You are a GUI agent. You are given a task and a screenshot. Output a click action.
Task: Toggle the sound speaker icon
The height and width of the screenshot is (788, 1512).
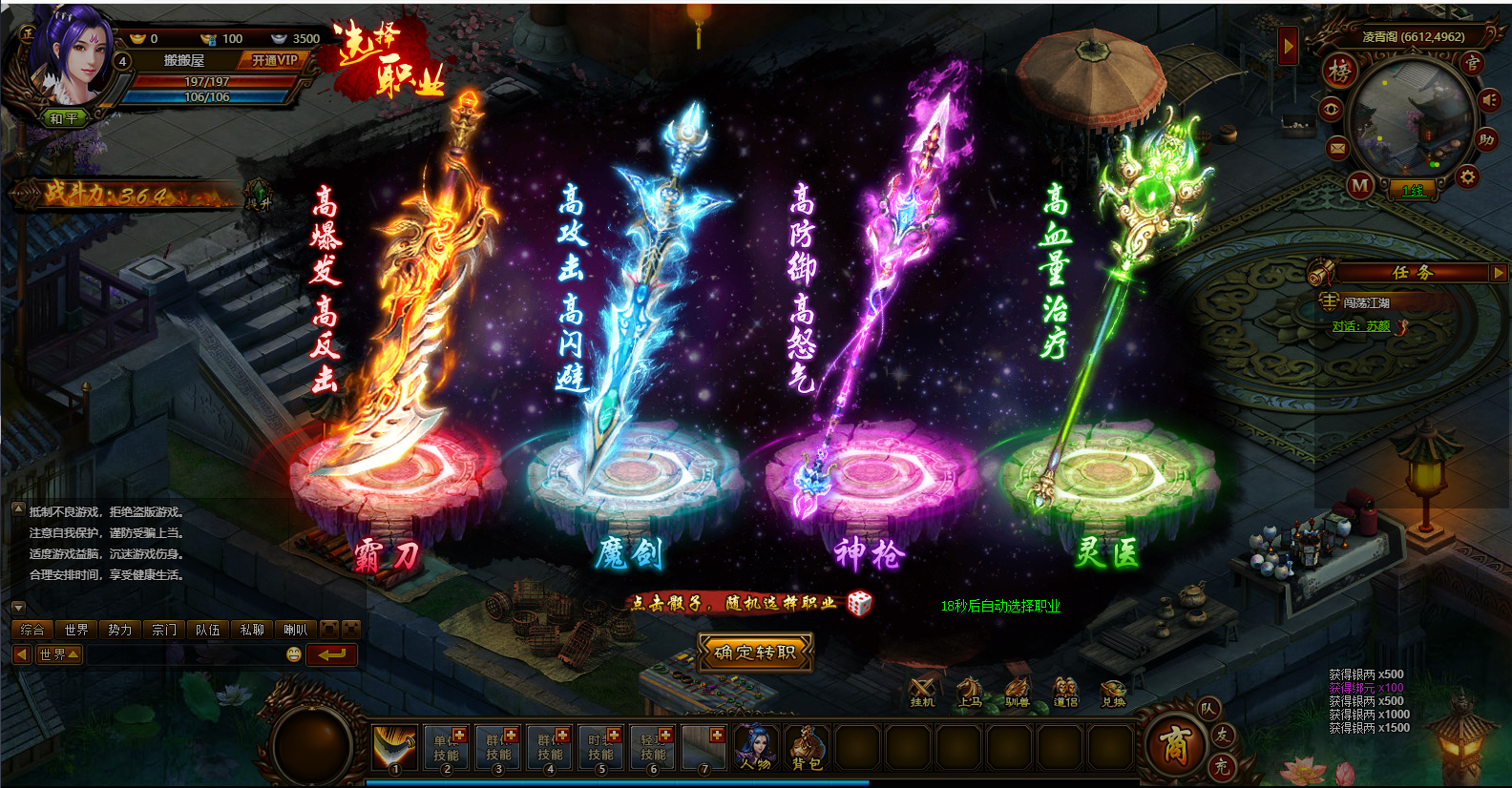[x=1489, y=100]
